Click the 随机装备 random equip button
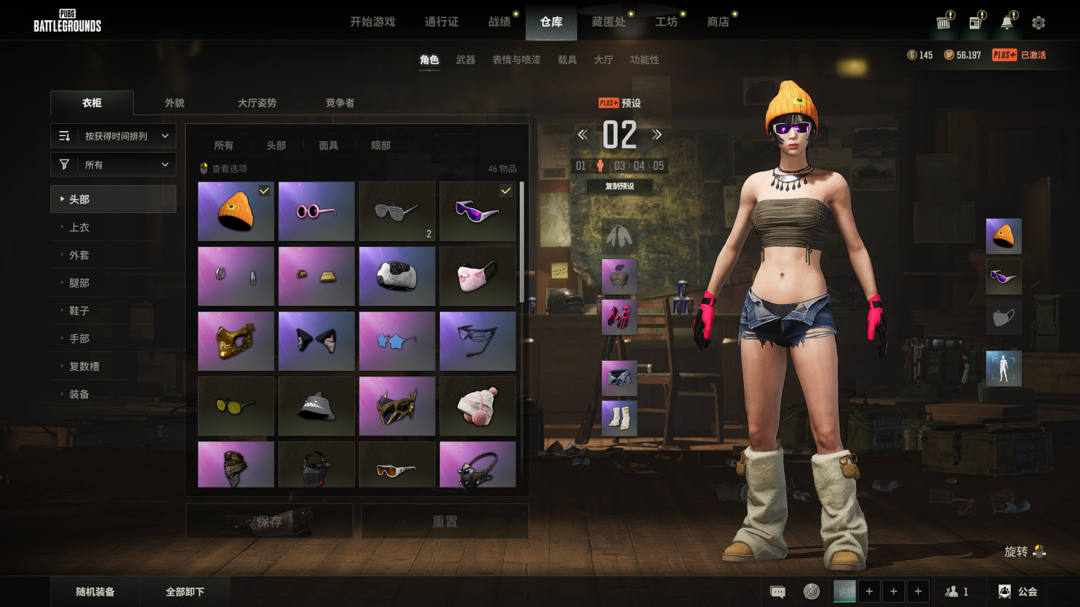The width and height of the screenshot is (1080, 607). click(95, 592)
